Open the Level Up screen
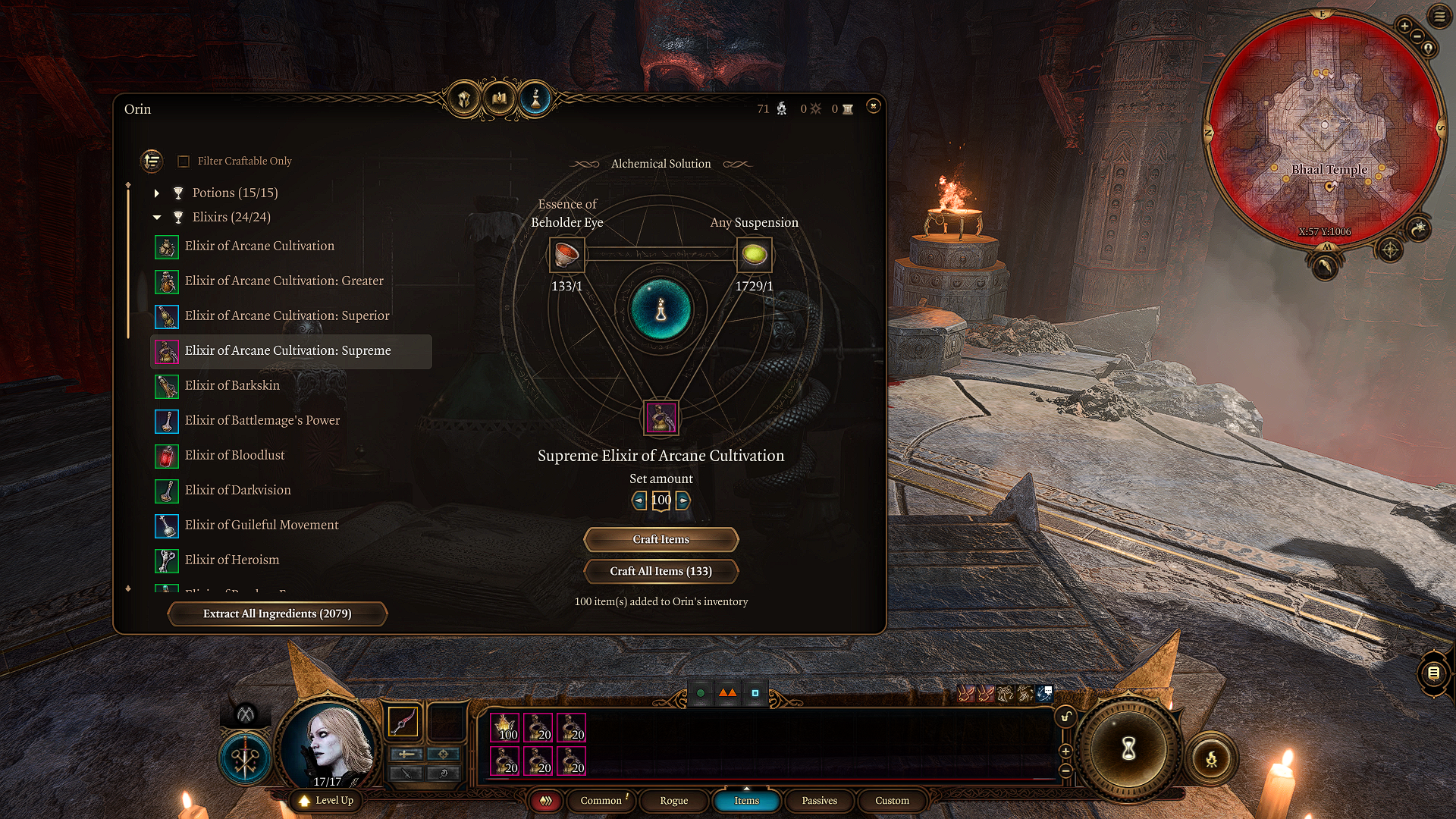 click(327, 801)
